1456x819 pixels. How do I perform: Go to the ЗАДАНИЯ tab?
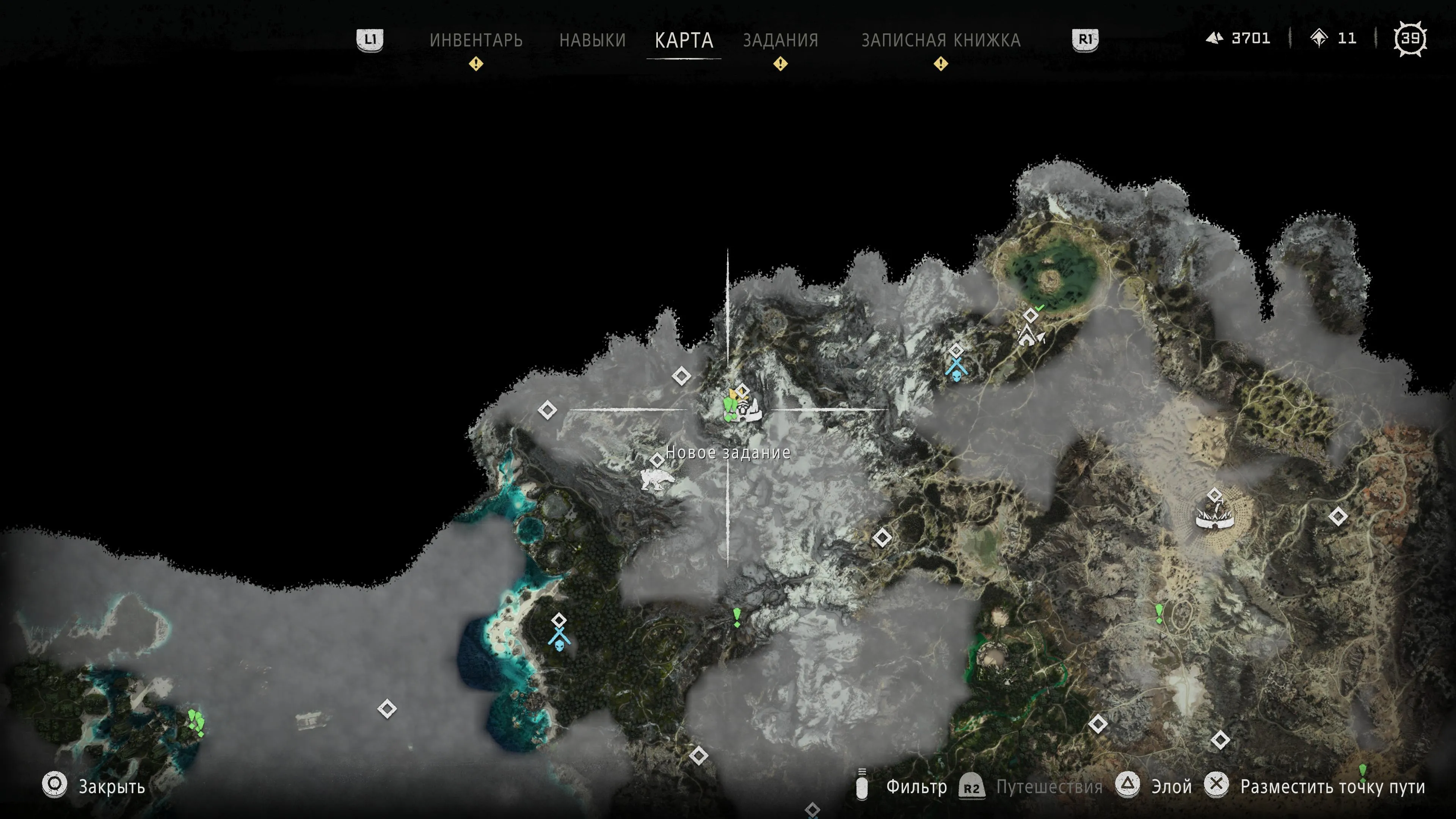[781, 40]
